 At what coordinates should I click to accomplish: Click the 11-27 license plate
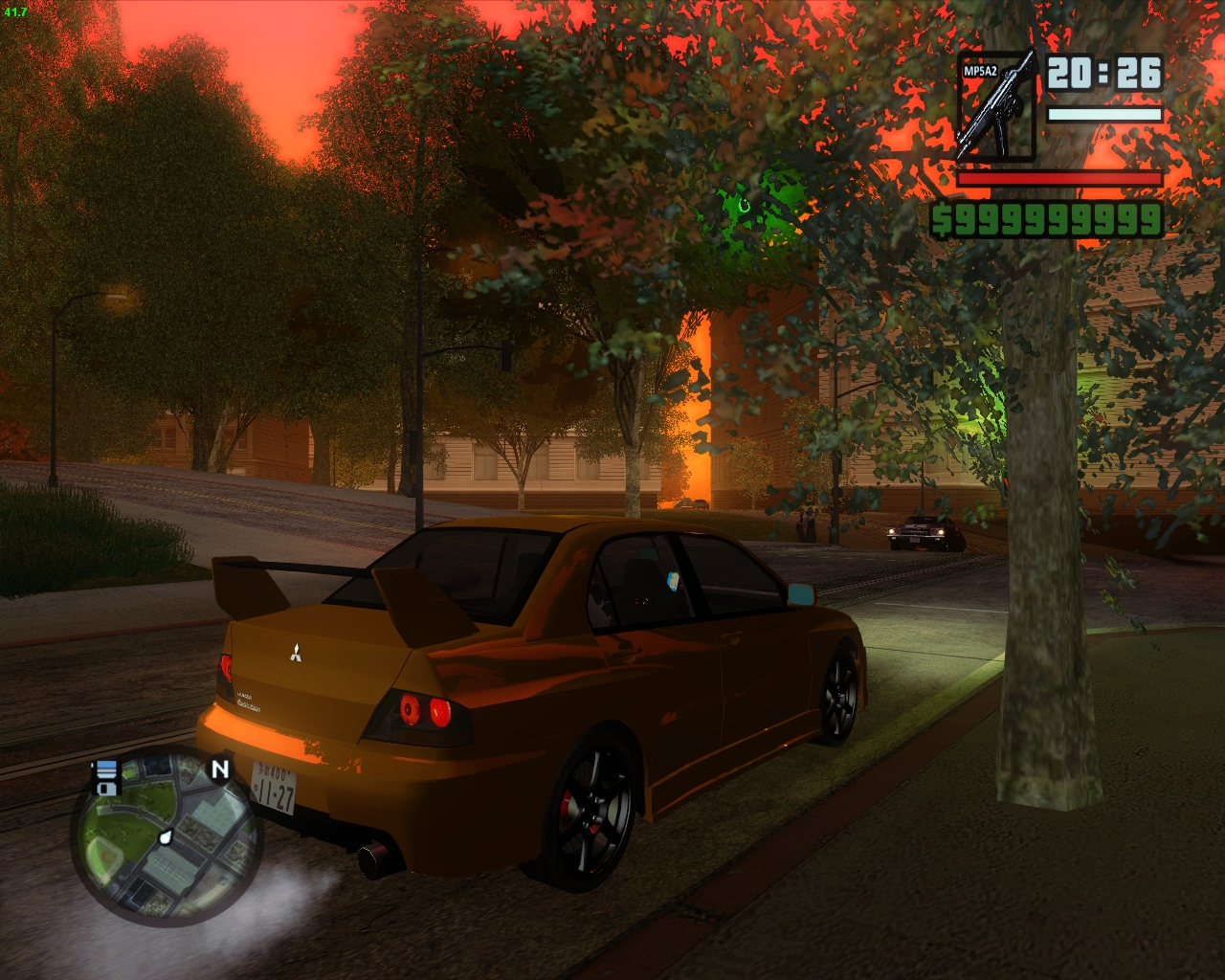point(276,788)
